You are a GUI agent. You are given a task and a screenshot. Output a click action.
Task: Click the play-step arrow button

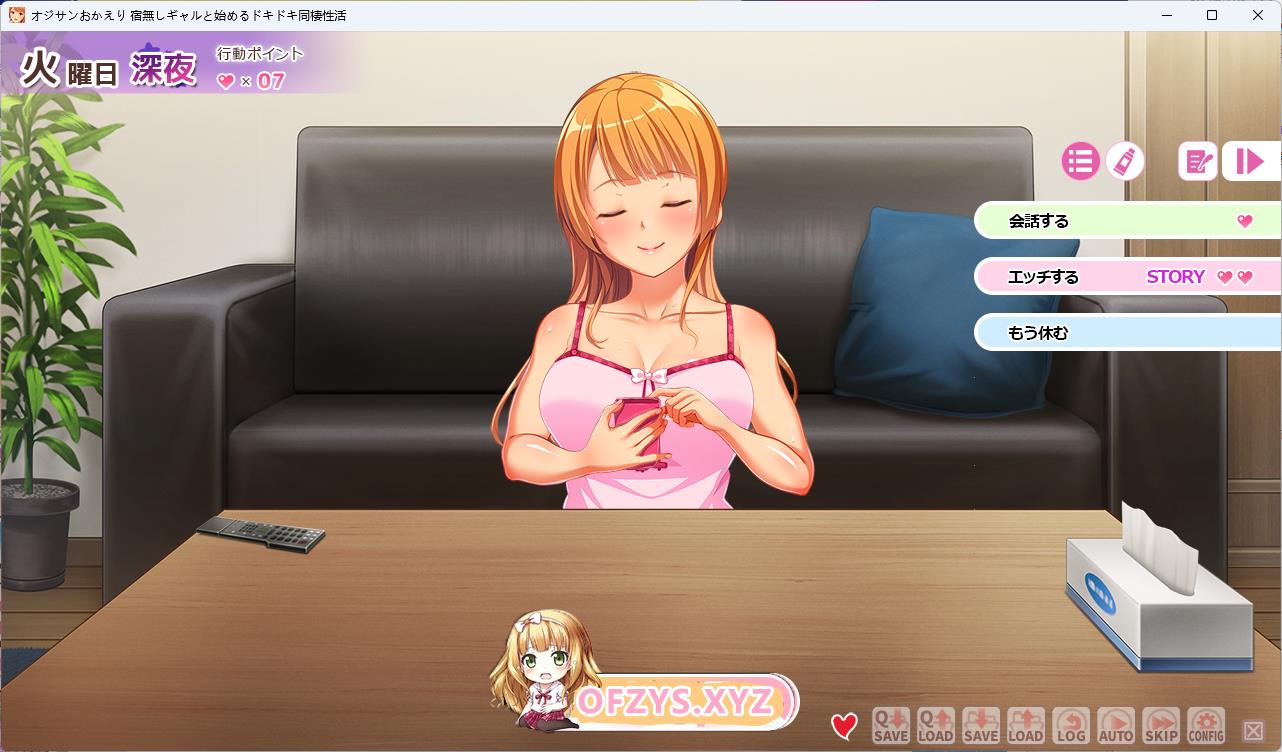pyautogui.click(x=1250, y=161)
